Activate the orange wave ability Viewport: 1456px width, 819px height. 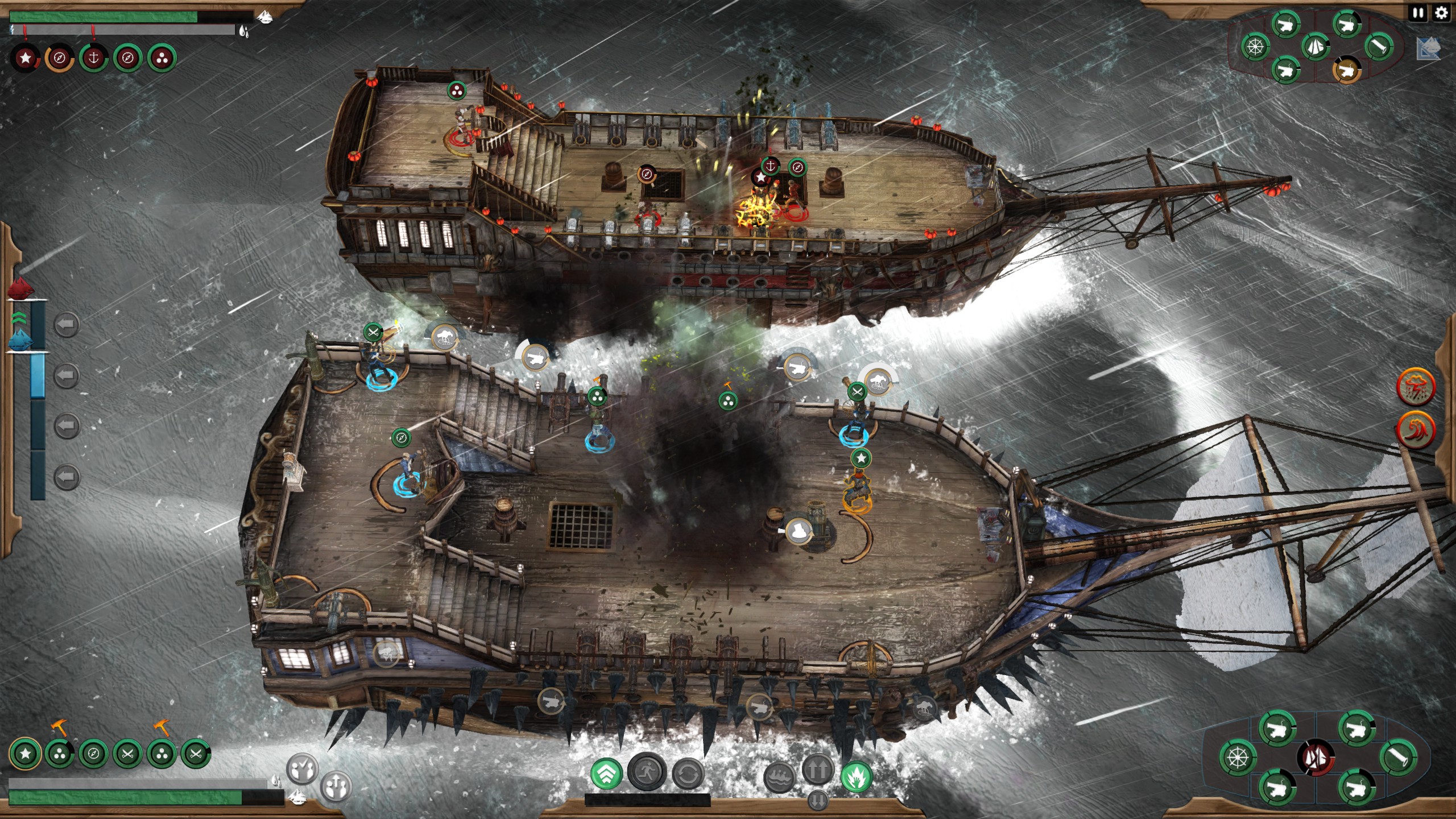tap(1416, 431)
